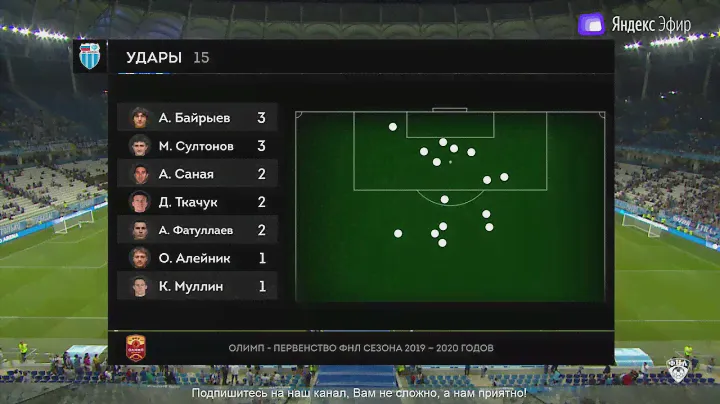Choose the М. Султонов player row

coord(197,146)
